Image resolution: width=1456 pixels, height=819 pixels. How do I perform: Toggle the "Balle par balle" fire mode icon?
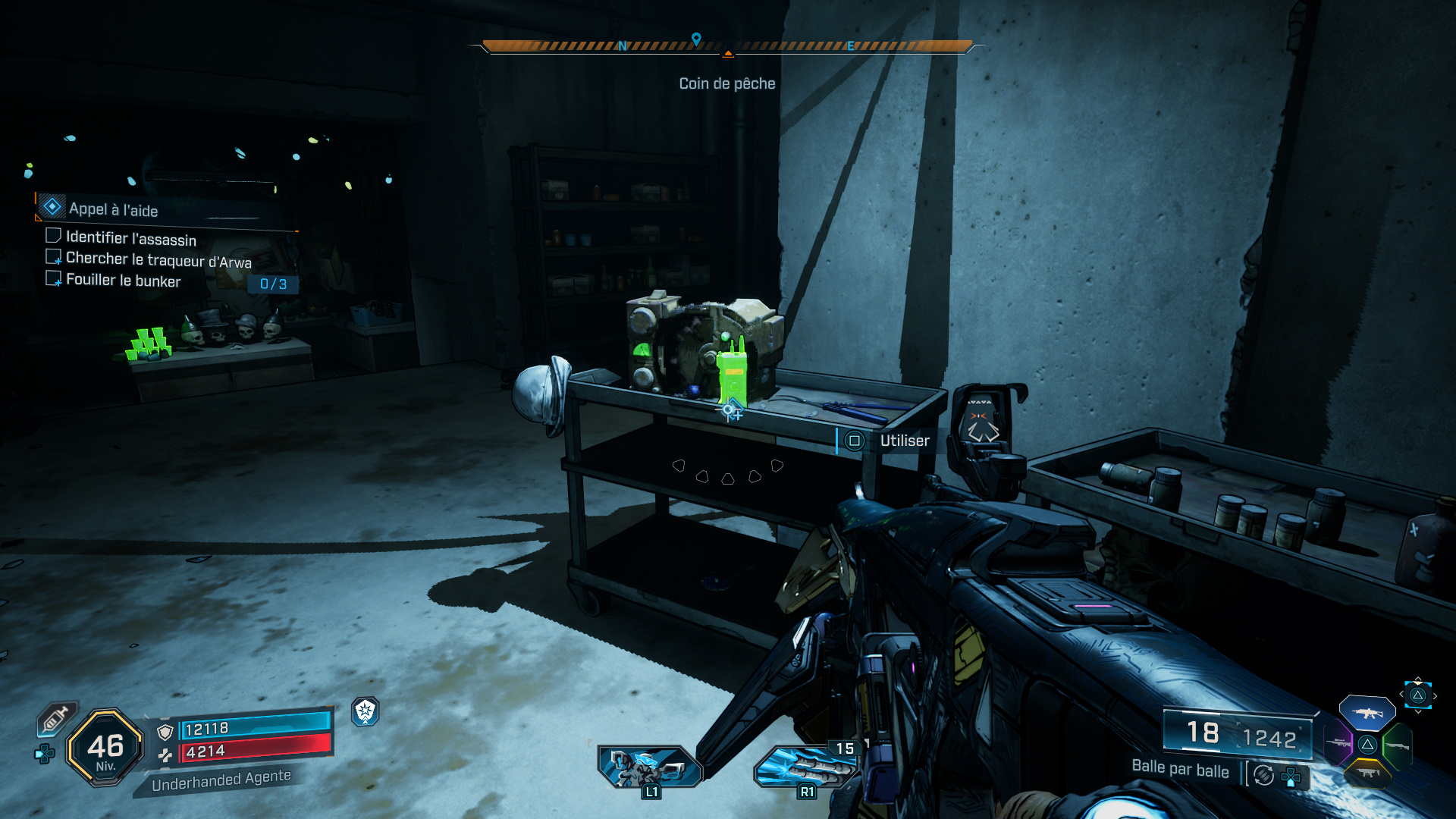click(x=1263, y=775)
